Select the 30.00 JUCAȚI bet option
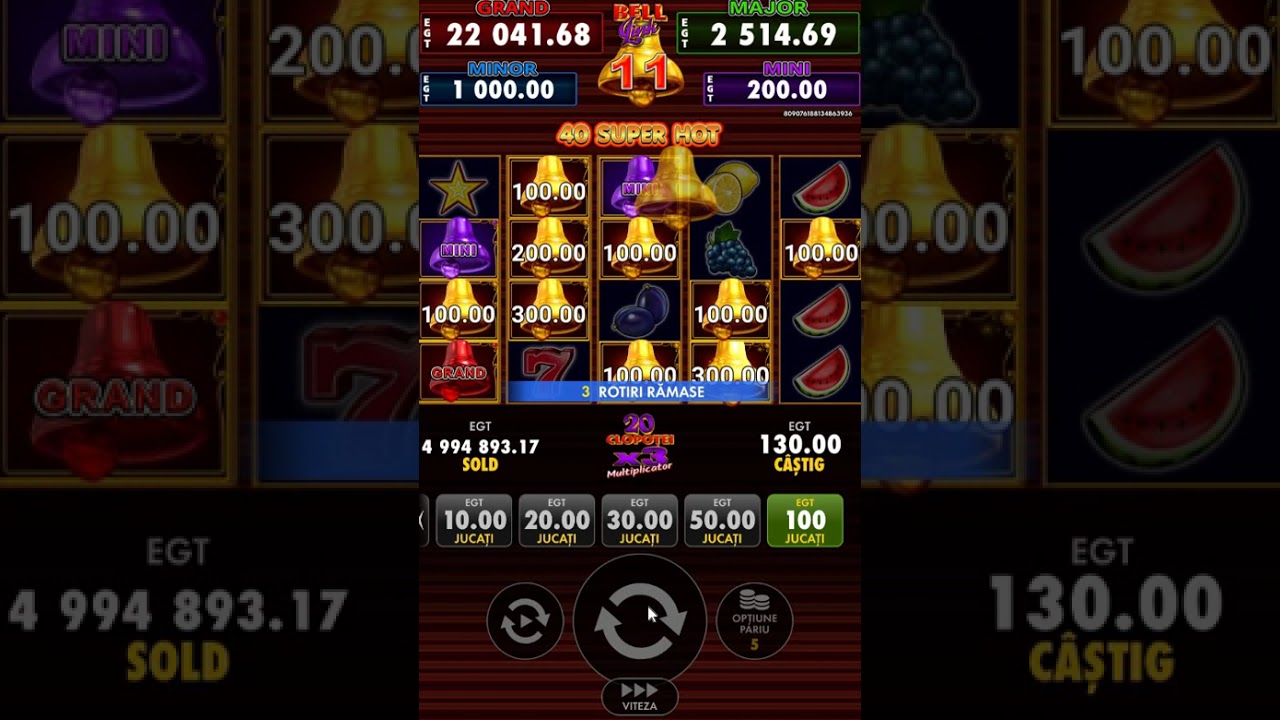The height and width of the screenshot is (720, 1280). point(639,518)
